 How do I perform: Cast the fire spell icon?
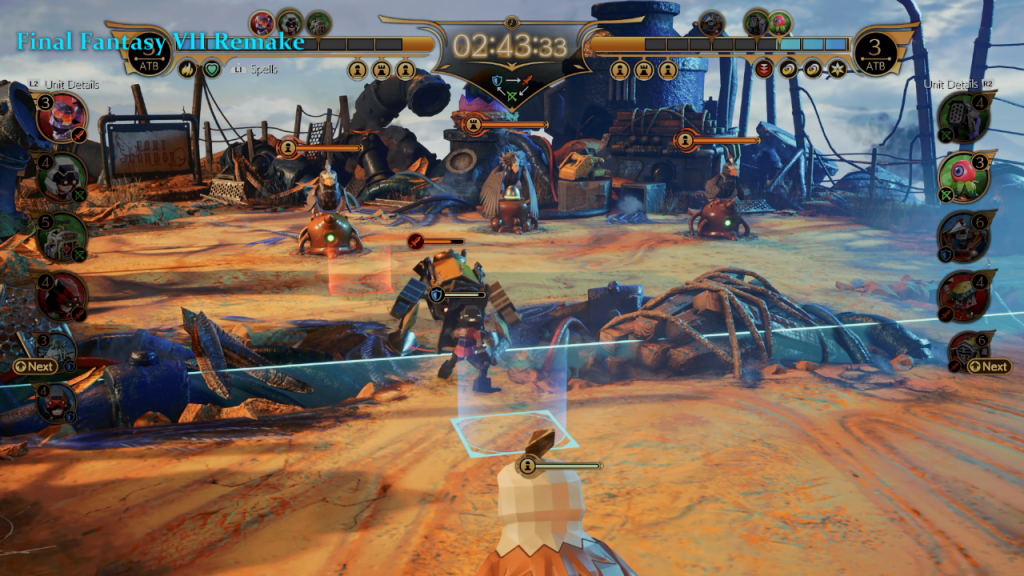pos(187,70)
